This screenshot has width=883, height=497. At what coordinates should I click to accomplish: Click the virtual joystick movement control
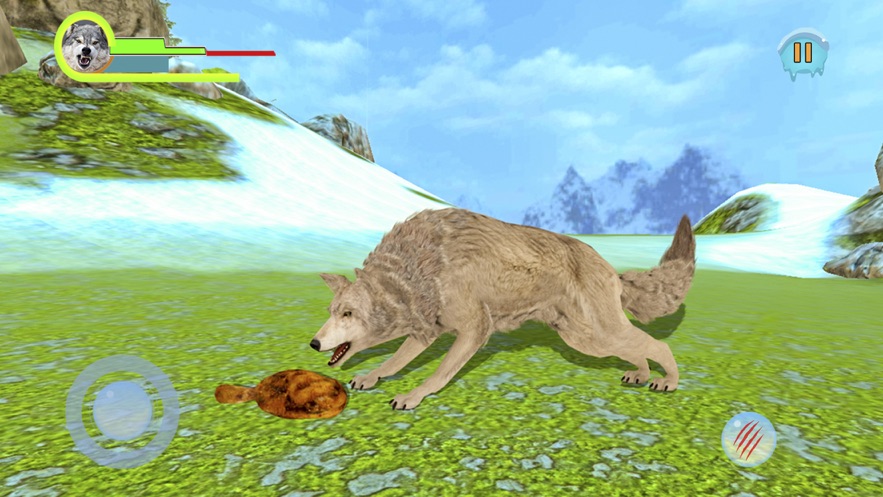click(x=122, y=410)
